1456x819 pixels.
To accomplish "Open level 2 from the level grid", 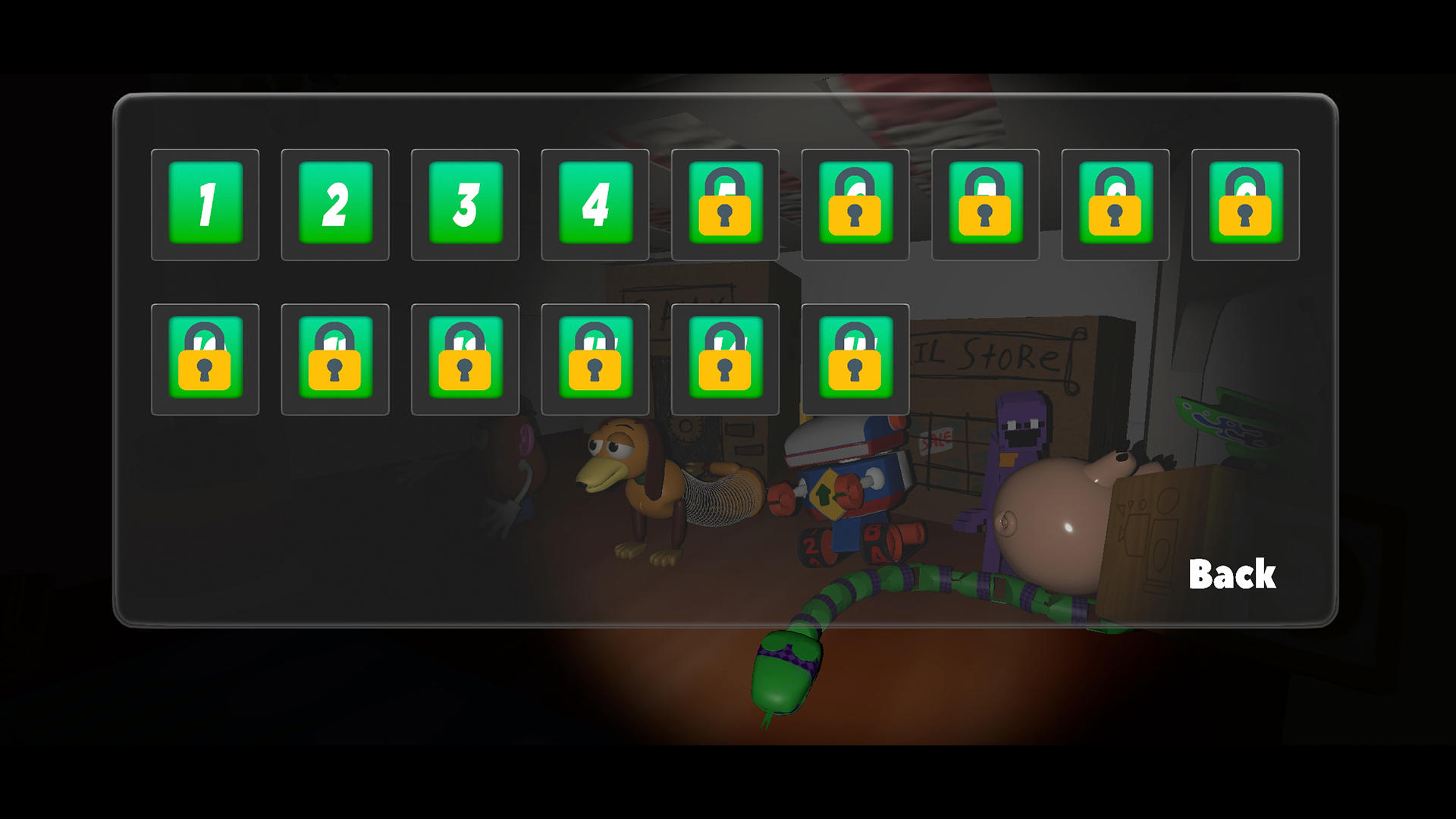I will [x=334, y=203].
